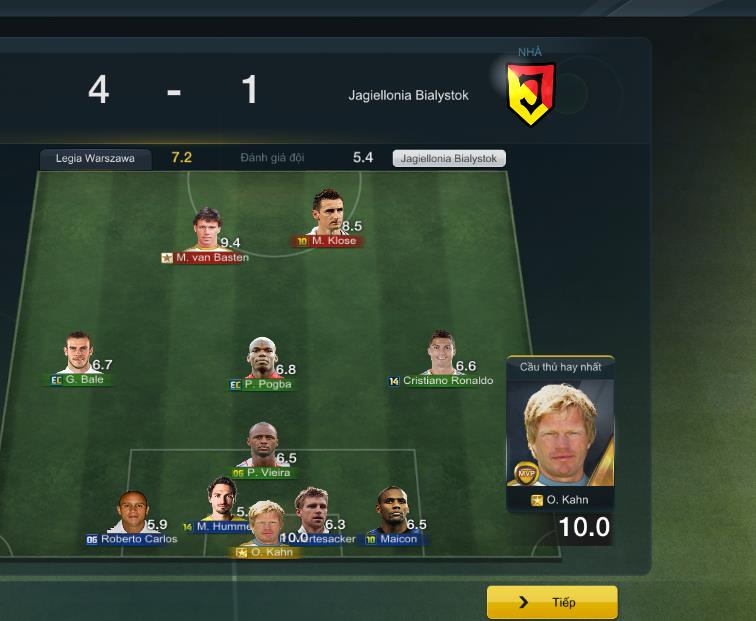Viewport: 756px width, 621px height.
Task: Select P. Pogba in midfield
Action: tap(263, 359)
